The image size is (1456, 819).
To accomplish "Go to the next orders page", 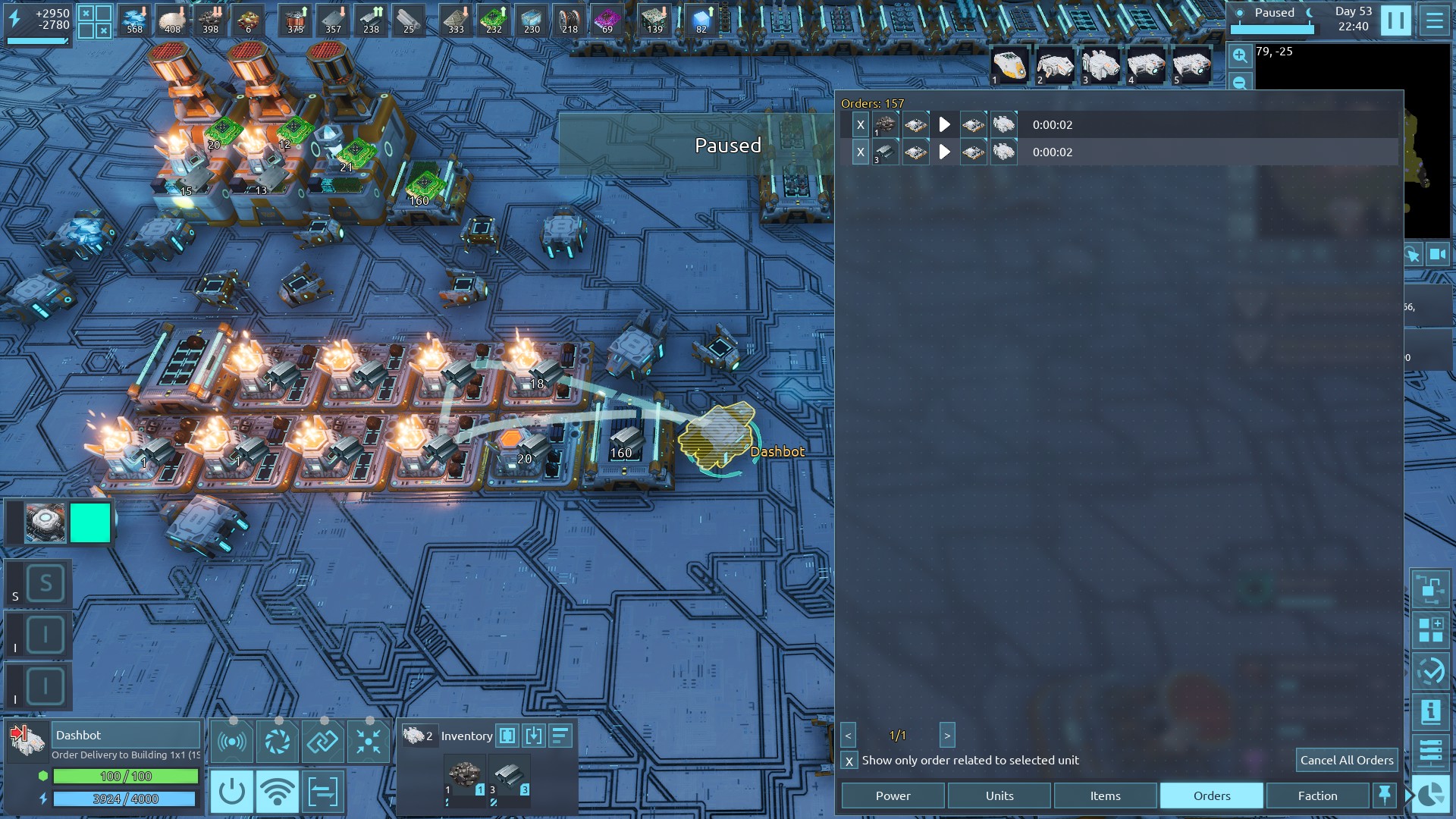I will 946,736.
